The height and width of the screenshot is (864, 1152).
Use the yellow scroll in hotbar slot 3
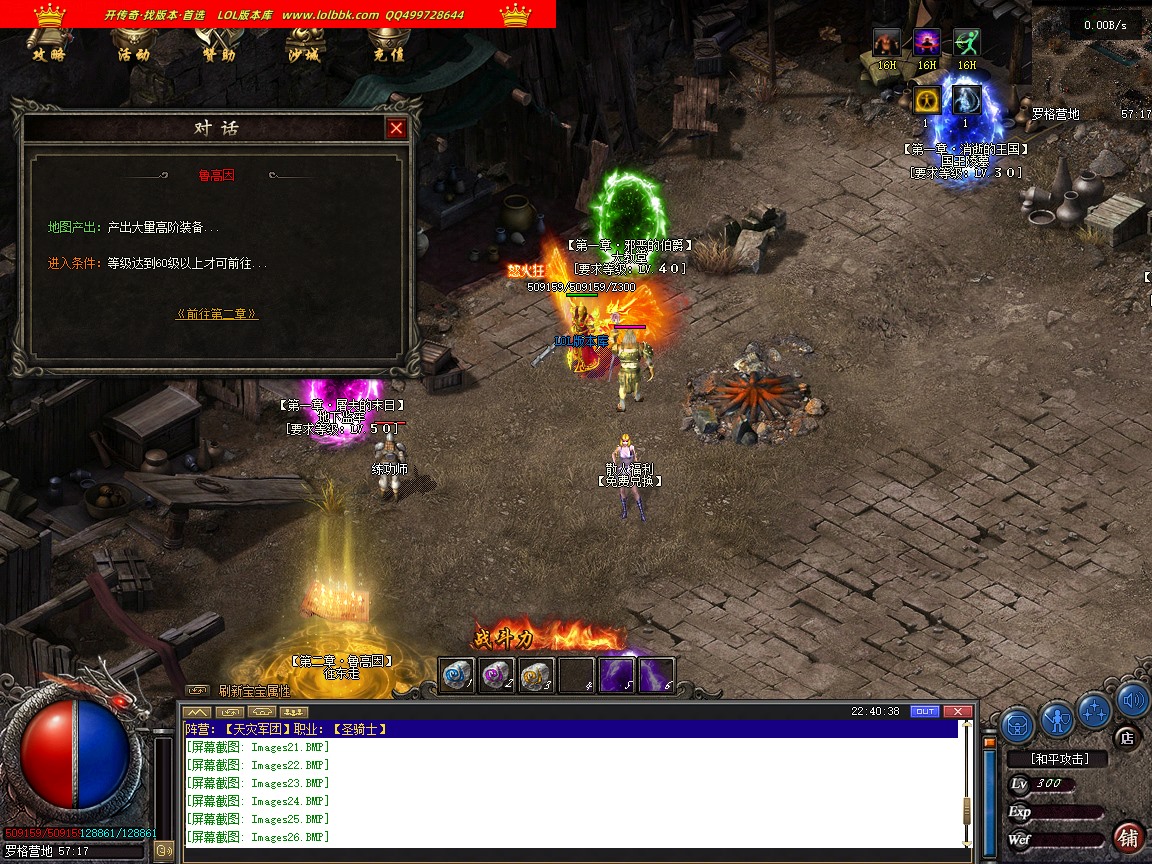tap(536, 675)
